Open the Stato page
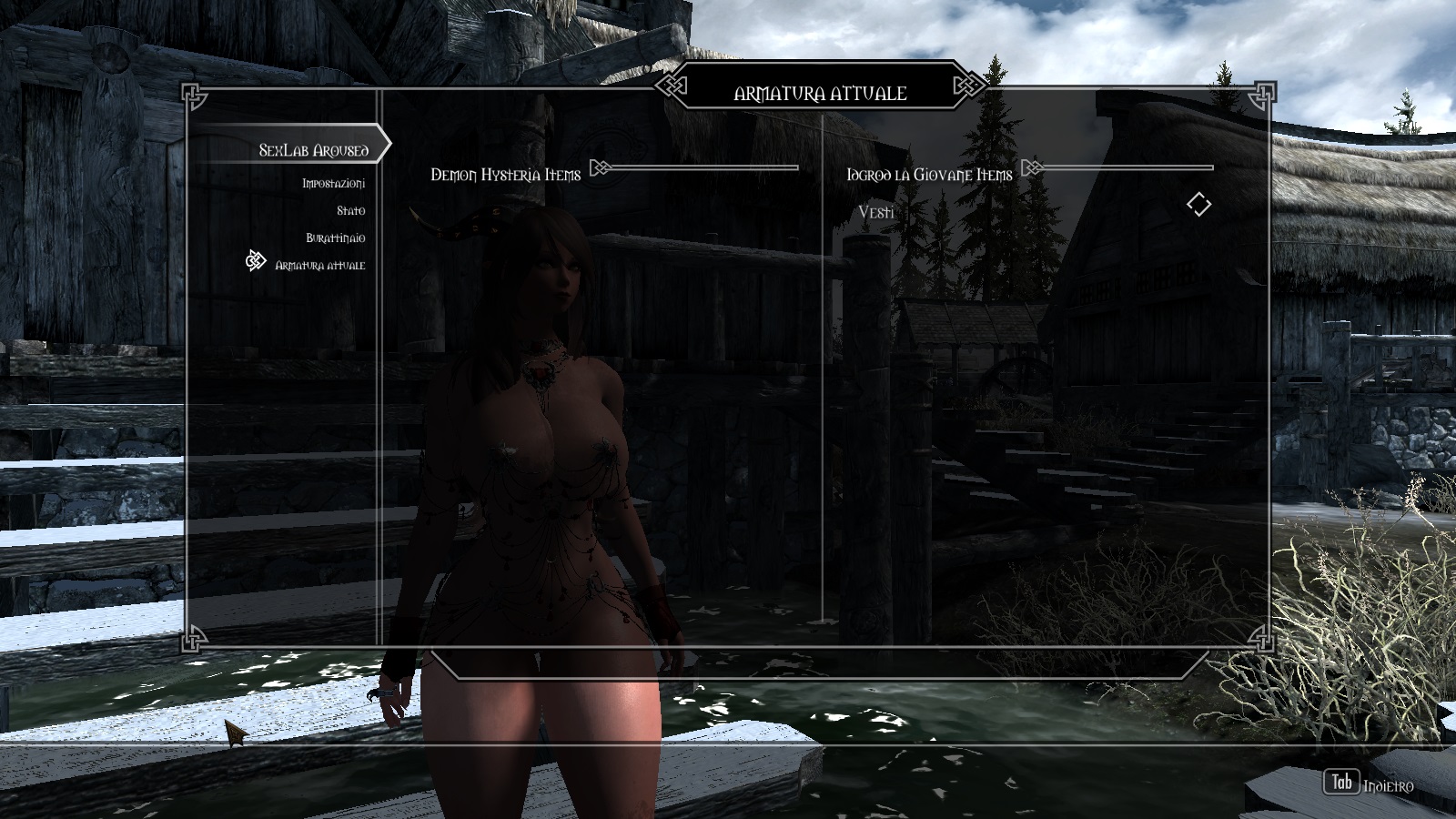This screenshot has width=1456, height=819. (350, 211)
